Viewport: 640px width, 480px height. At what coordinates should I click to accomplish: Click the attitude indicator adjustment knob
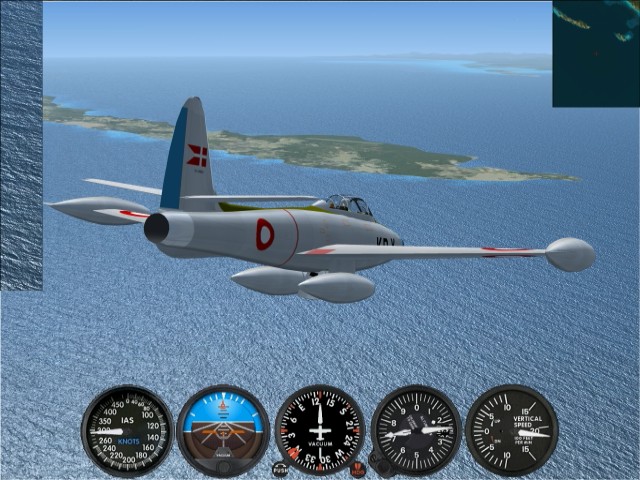point(223,465)
